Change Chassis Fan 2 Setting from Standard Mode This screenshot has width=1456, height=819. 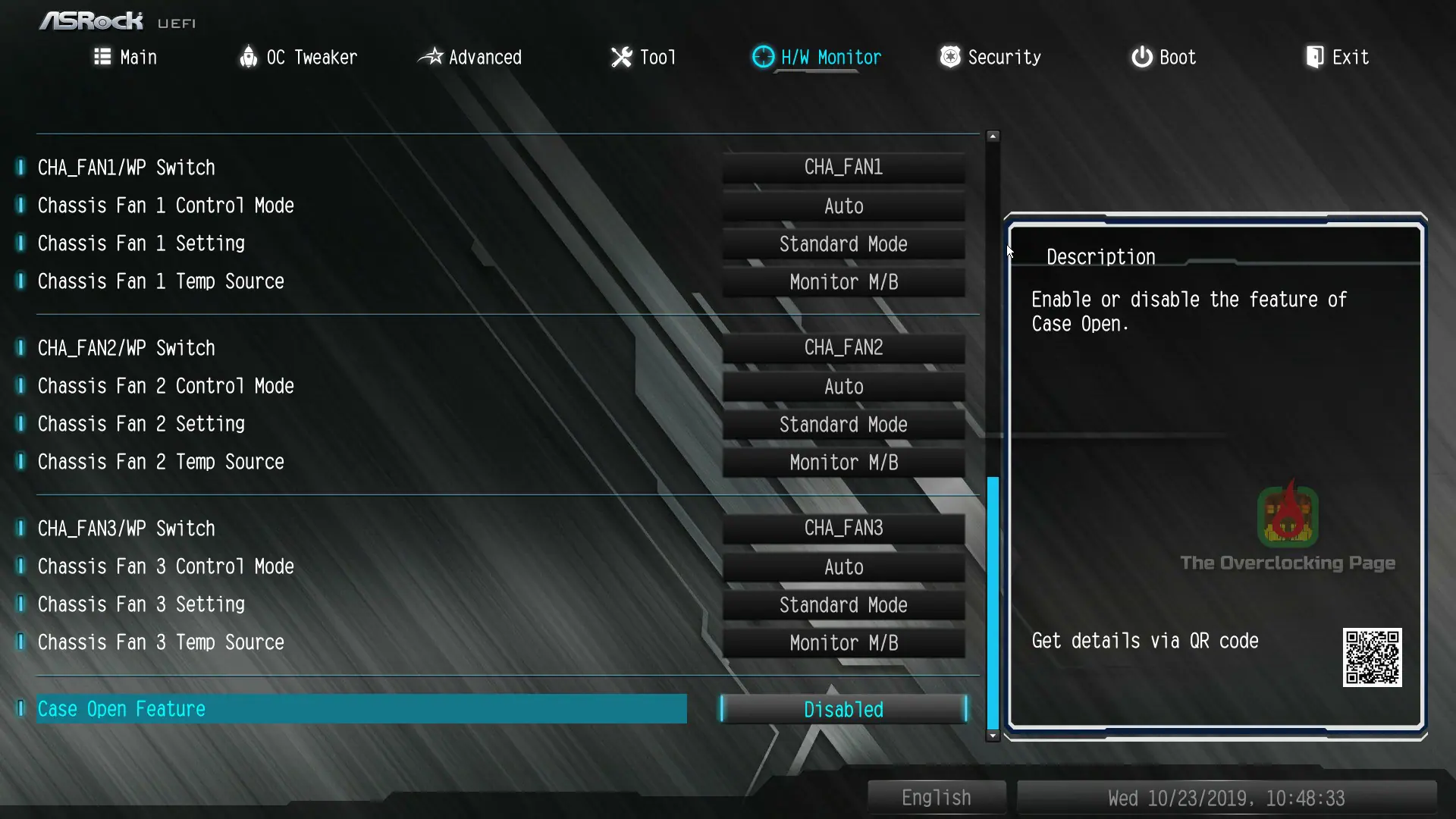pyautogui.click(x=843, y=424)
